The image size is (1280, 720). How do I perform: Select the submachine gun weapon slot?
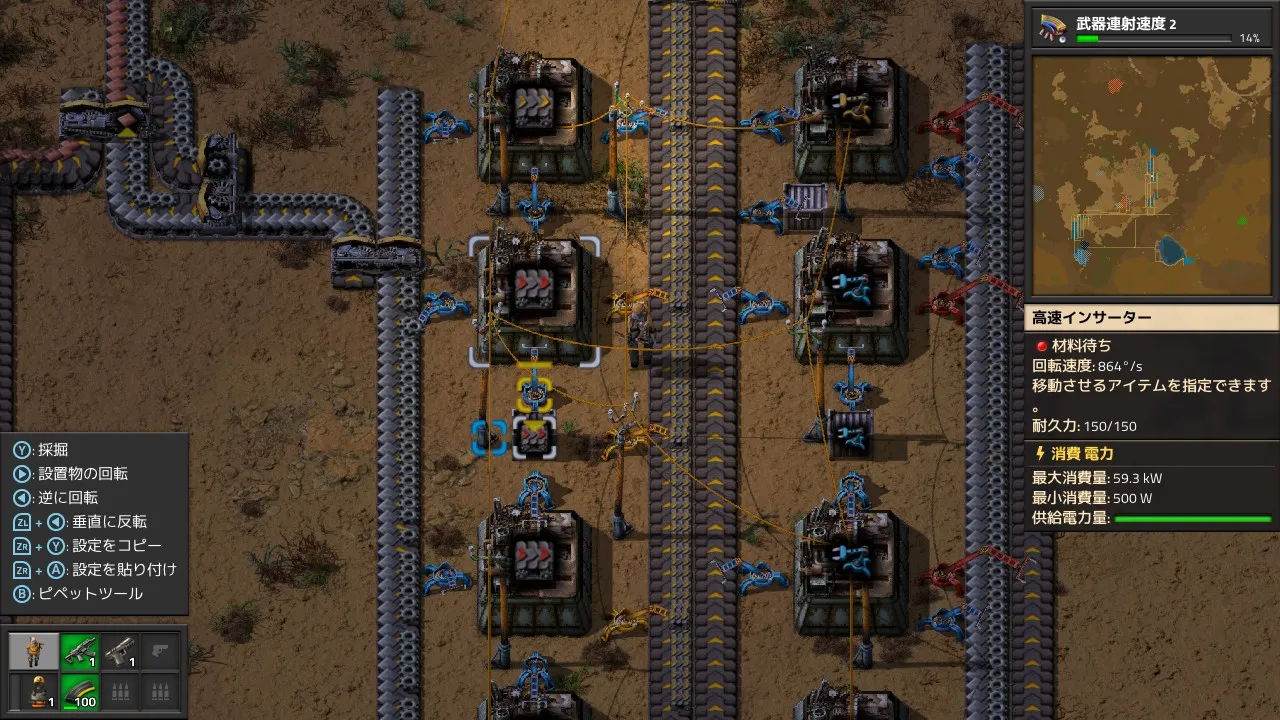(79, 652)
